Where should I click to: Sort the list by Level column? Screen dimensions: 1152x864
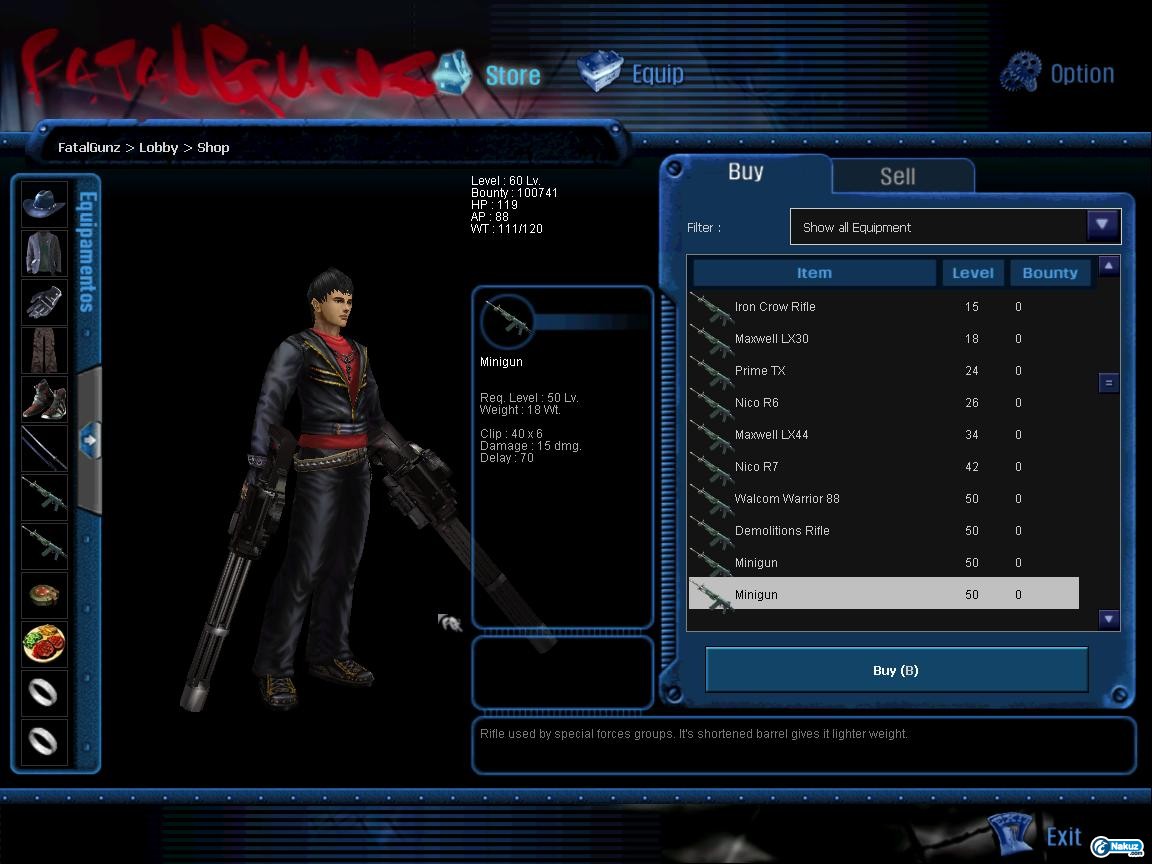coord(972,273)
